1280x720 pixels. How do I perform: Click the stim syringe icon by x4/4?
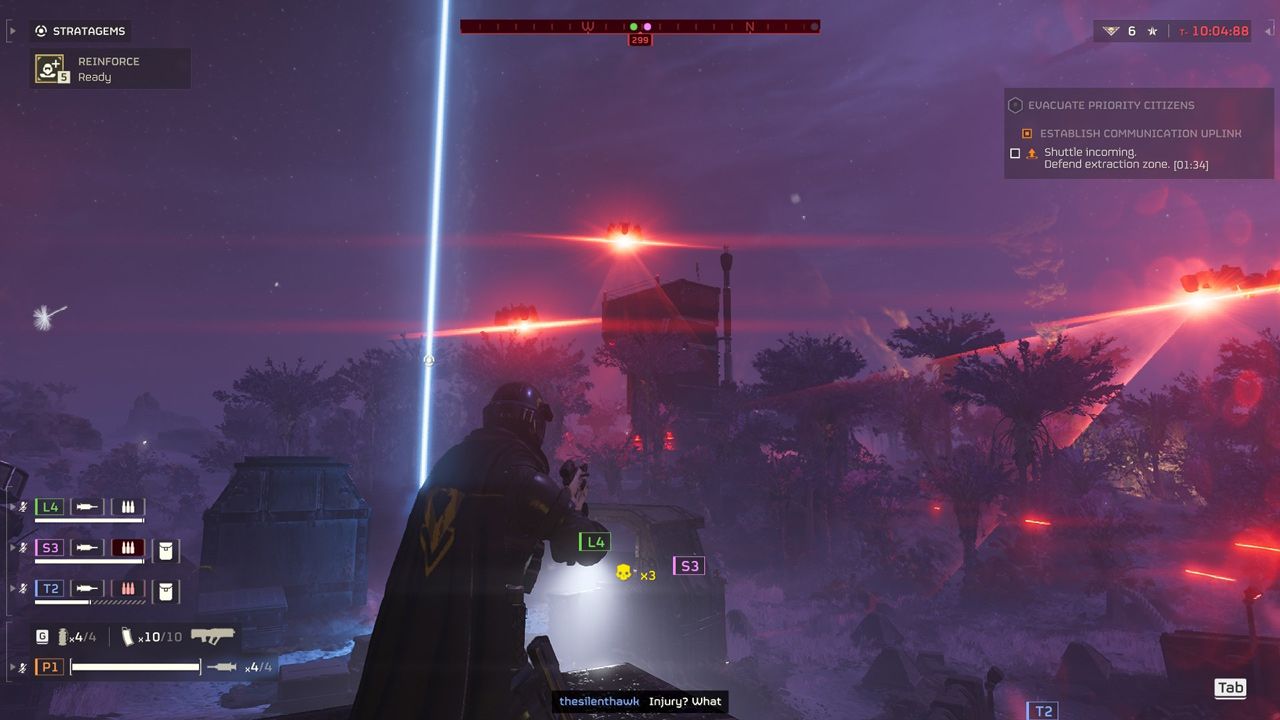[224, 666]
